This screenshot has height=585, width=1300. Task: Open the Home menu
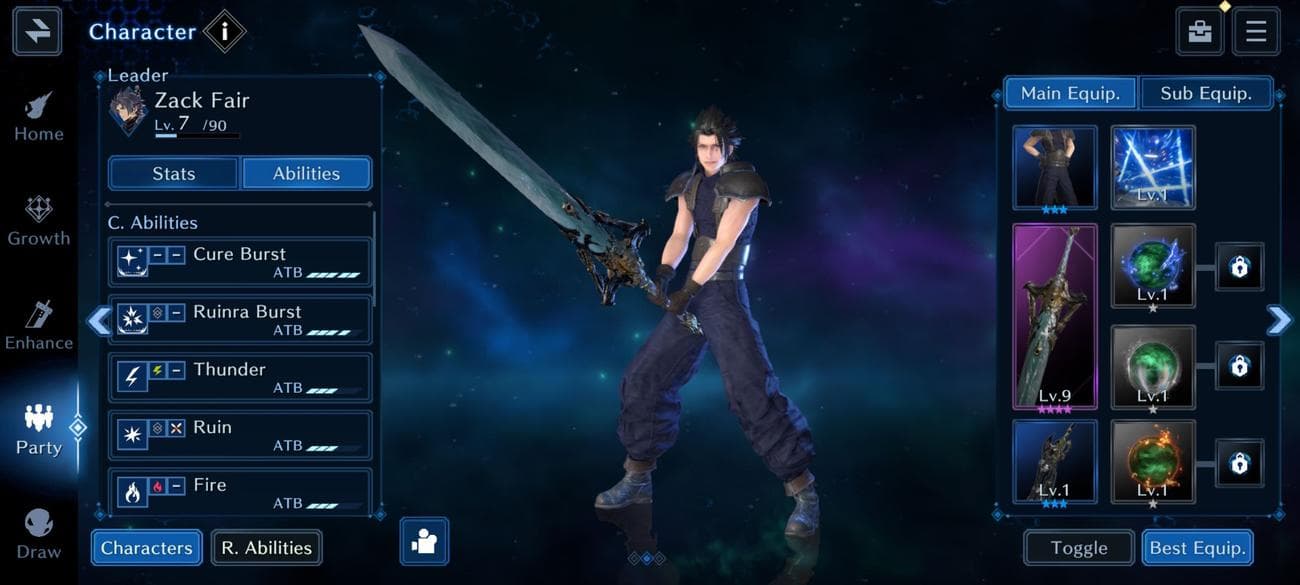[x=39, y=118]
